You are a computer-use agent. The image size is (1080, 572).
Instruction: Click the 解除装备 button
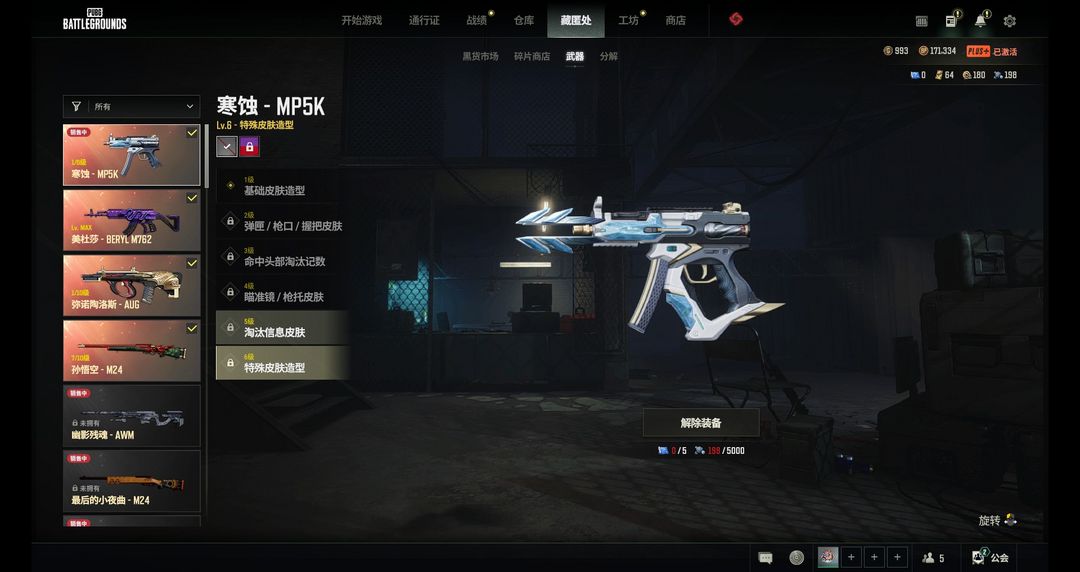pos(701,423)
